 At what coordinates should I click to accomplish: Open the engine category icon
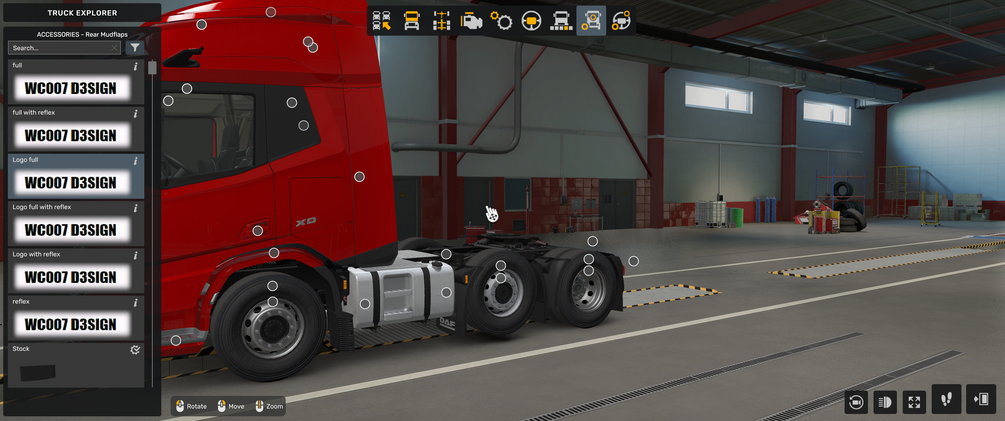click(x=471, y=21)
